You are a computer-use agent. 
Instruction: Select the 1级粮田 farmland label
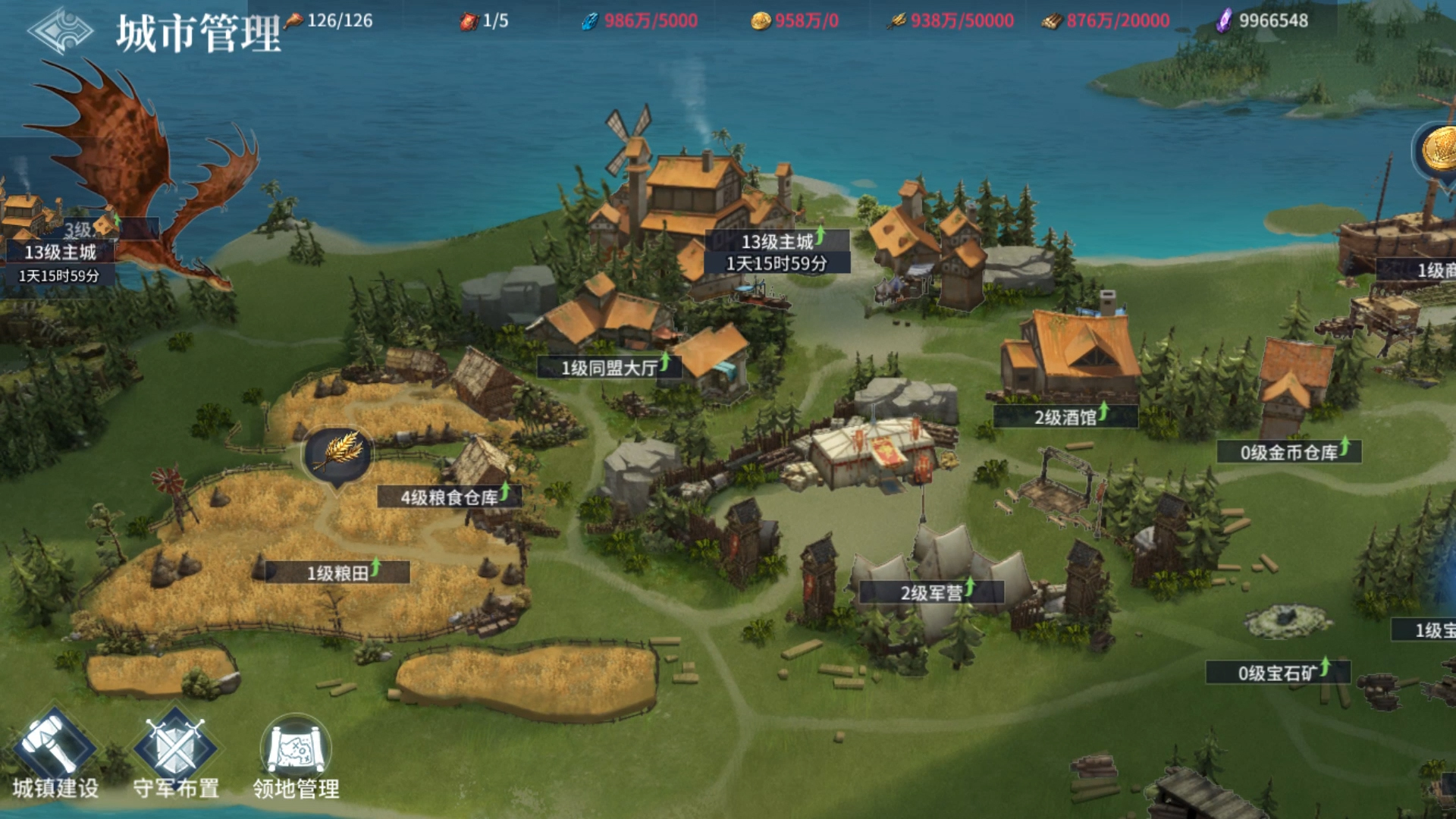point(337,573)
